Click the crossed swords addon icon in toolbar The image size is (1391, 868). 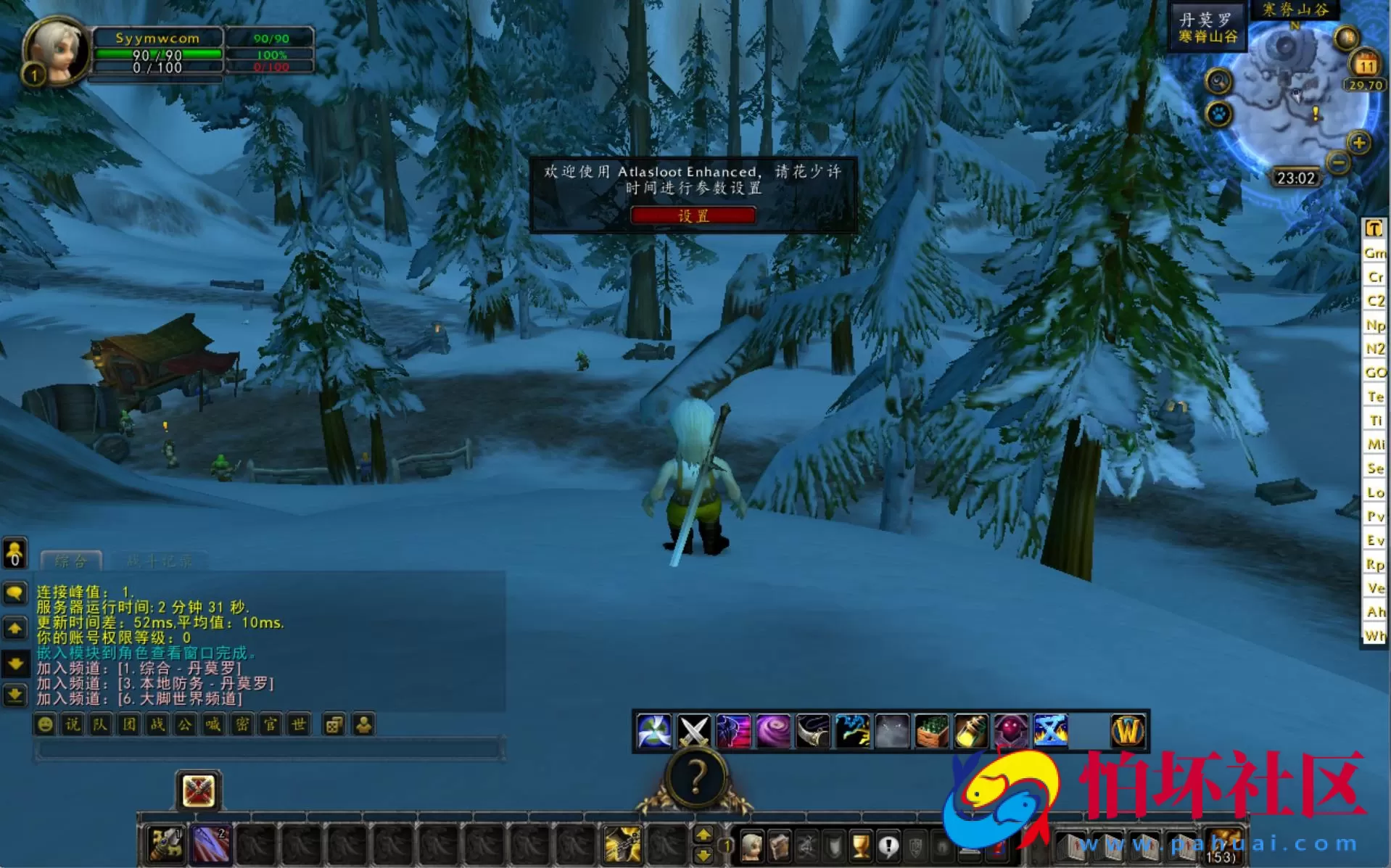(694, 732)
